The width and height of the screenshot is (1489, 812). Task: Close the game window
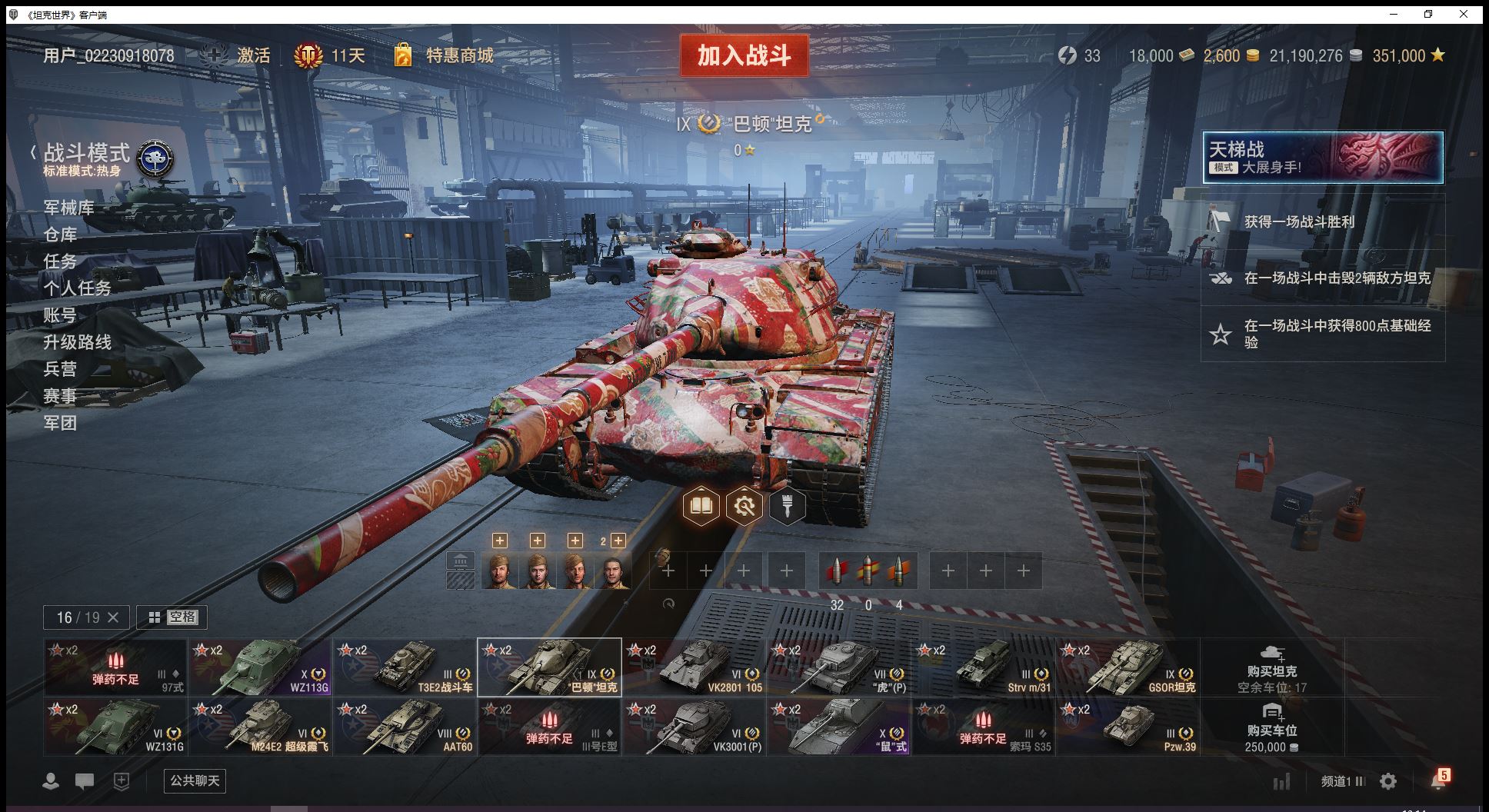click(1464, 14)
